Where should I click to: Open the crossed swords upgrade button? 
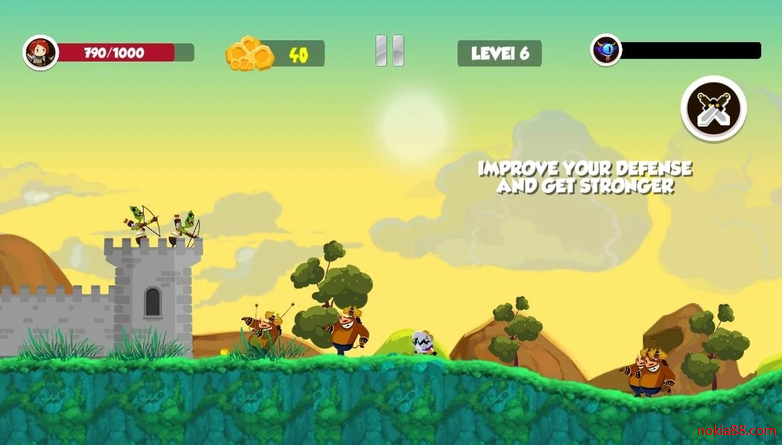[x=714, y=108]
